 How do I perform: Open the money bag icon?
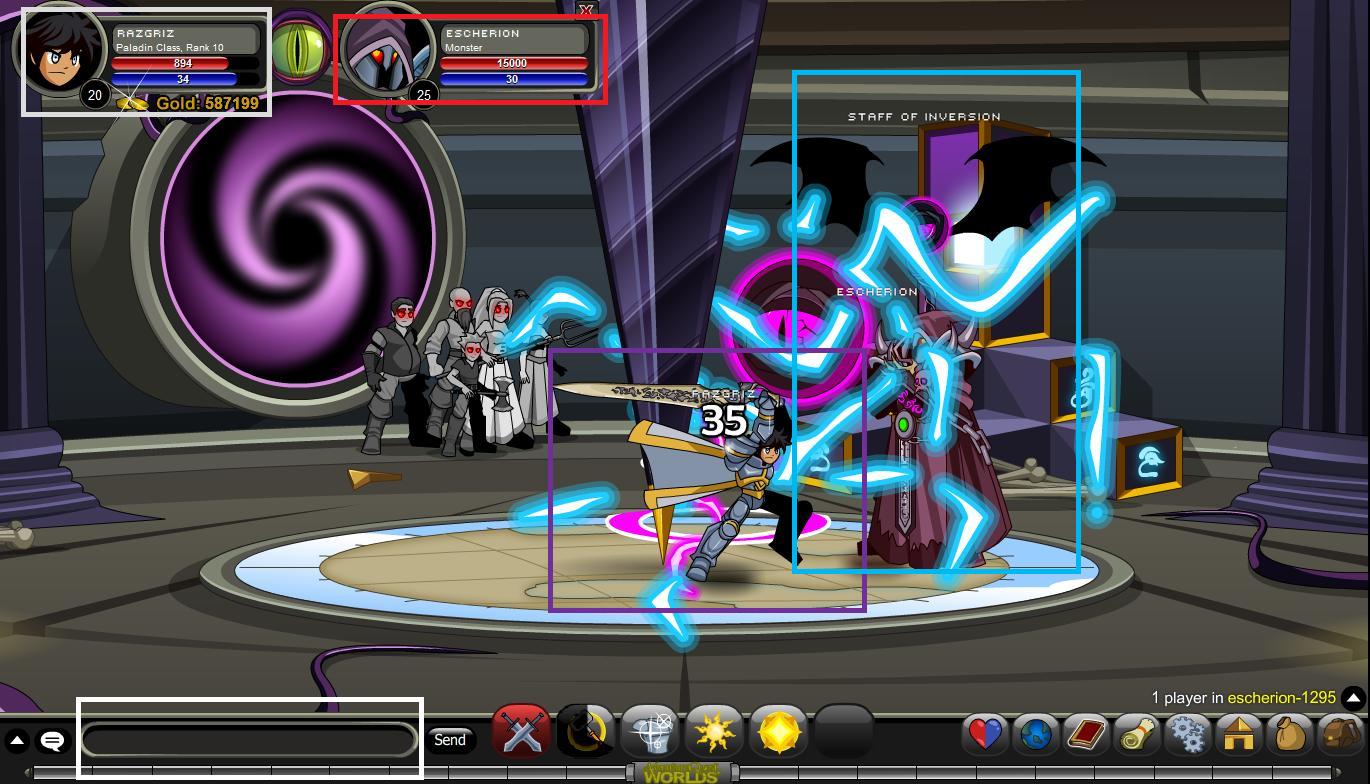coord(1289,734)
